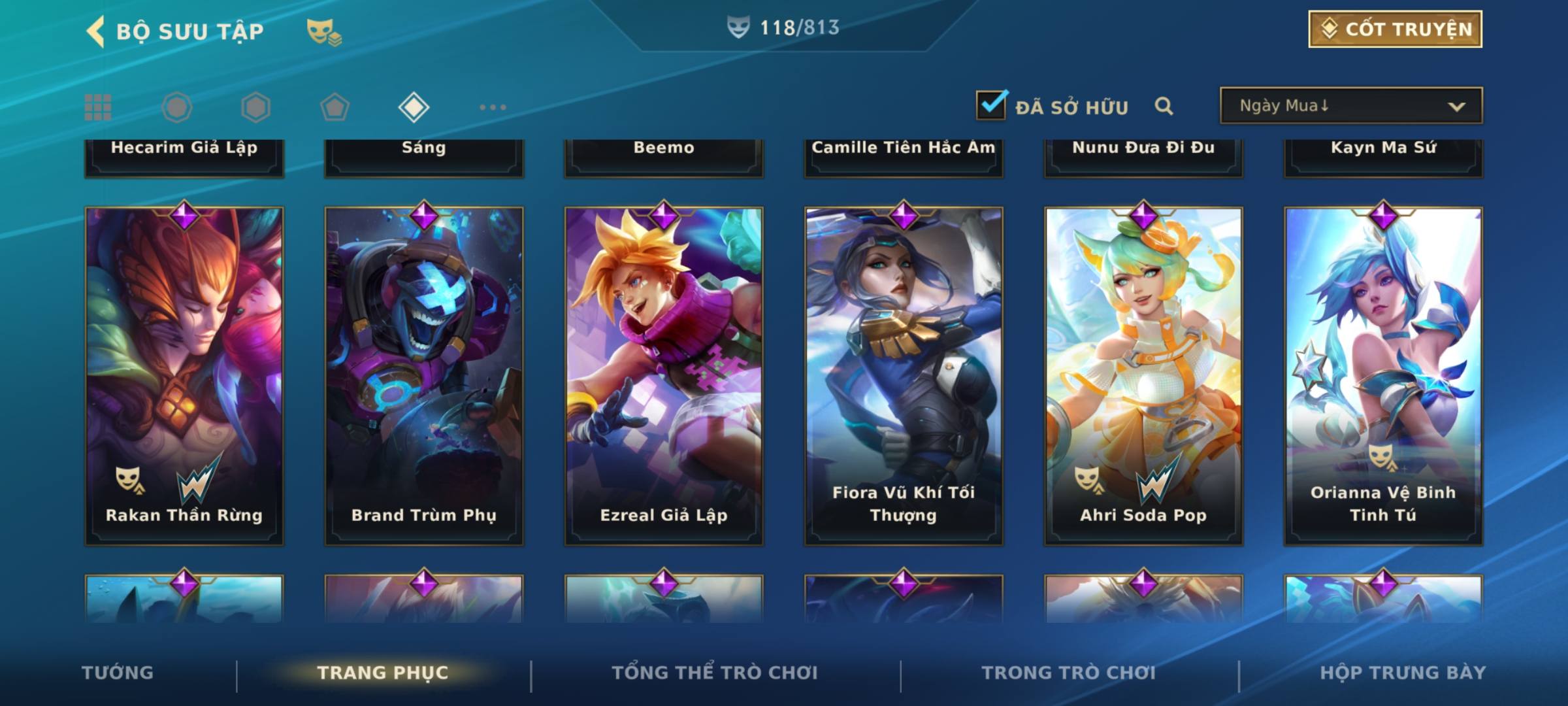The width and height of the screenshot is (1568, 706).
Task: Open the skin search magnifier
Action: [x=1164, y=106]
